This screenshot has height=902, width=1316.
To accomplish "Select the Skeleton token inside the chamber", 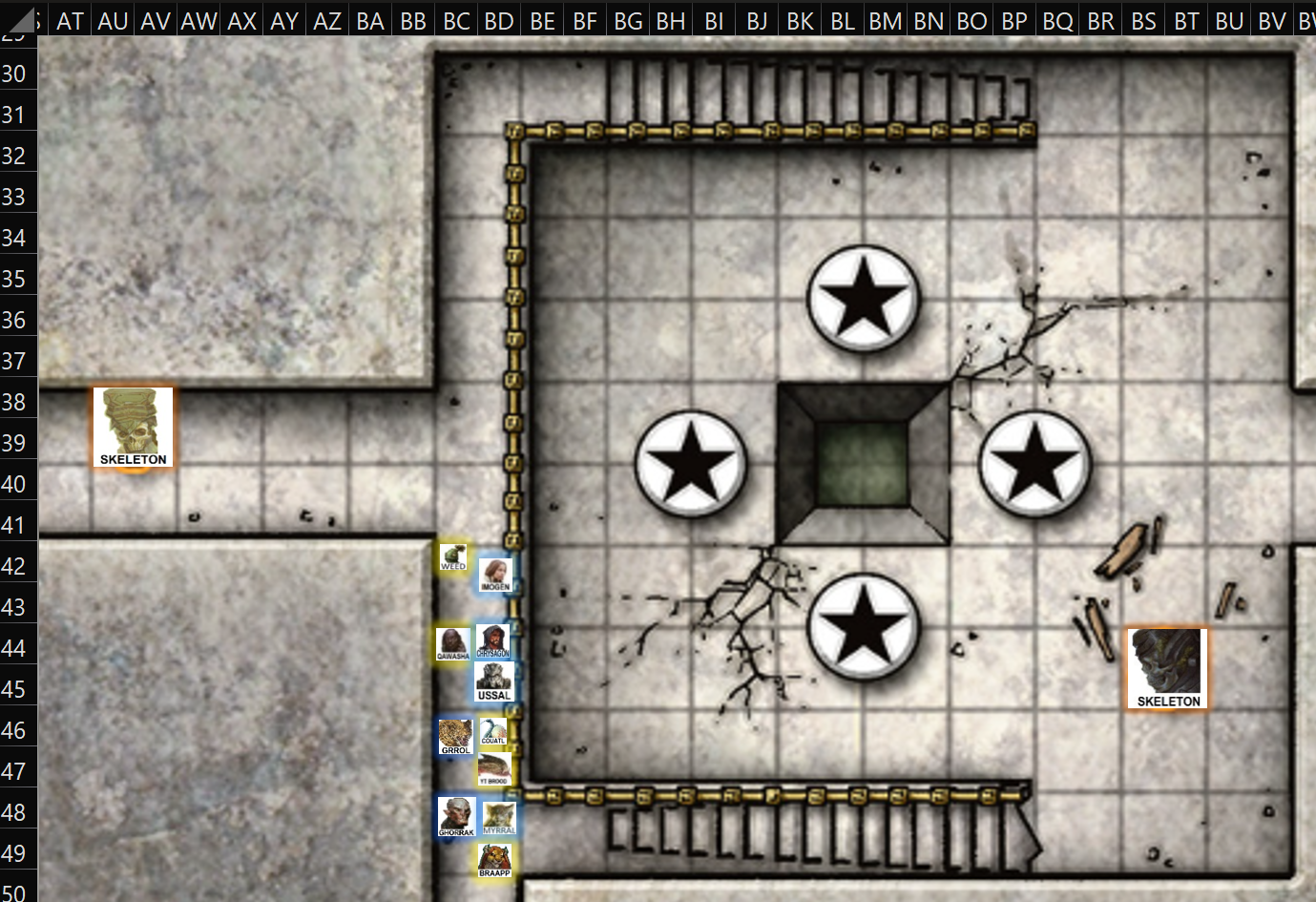I will tap(1168, 668).
